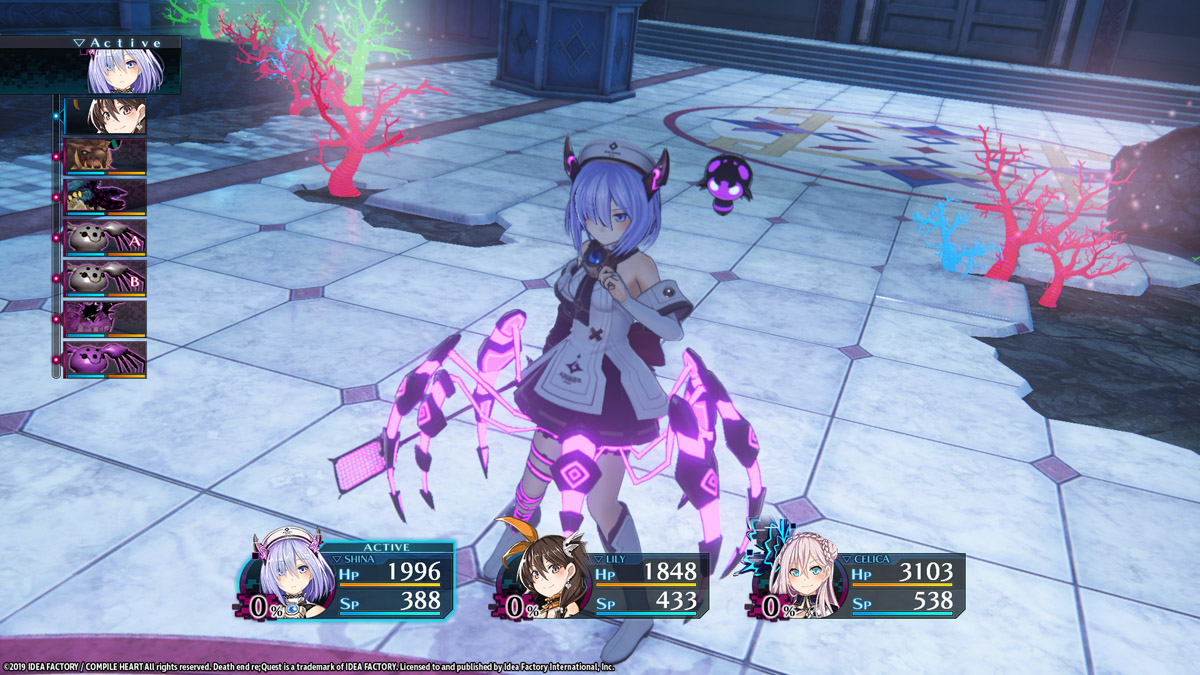This screenshot has height=675, width=1200.
Task: Select the dark purple clawed monster entry
Action: 105,197
